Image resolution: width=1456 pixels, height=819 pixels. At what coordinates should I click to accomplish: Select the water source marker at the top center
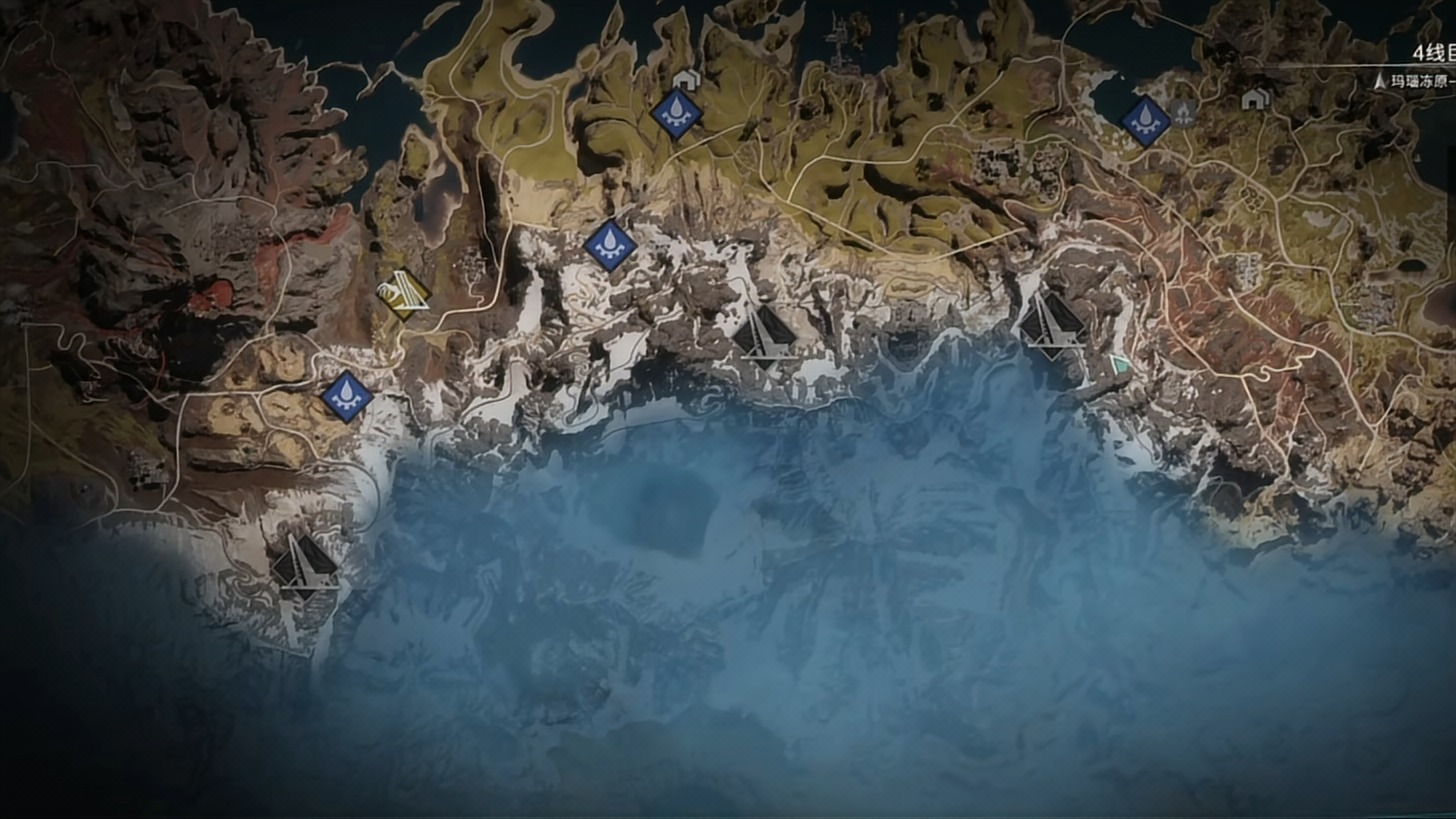(676, 113)
